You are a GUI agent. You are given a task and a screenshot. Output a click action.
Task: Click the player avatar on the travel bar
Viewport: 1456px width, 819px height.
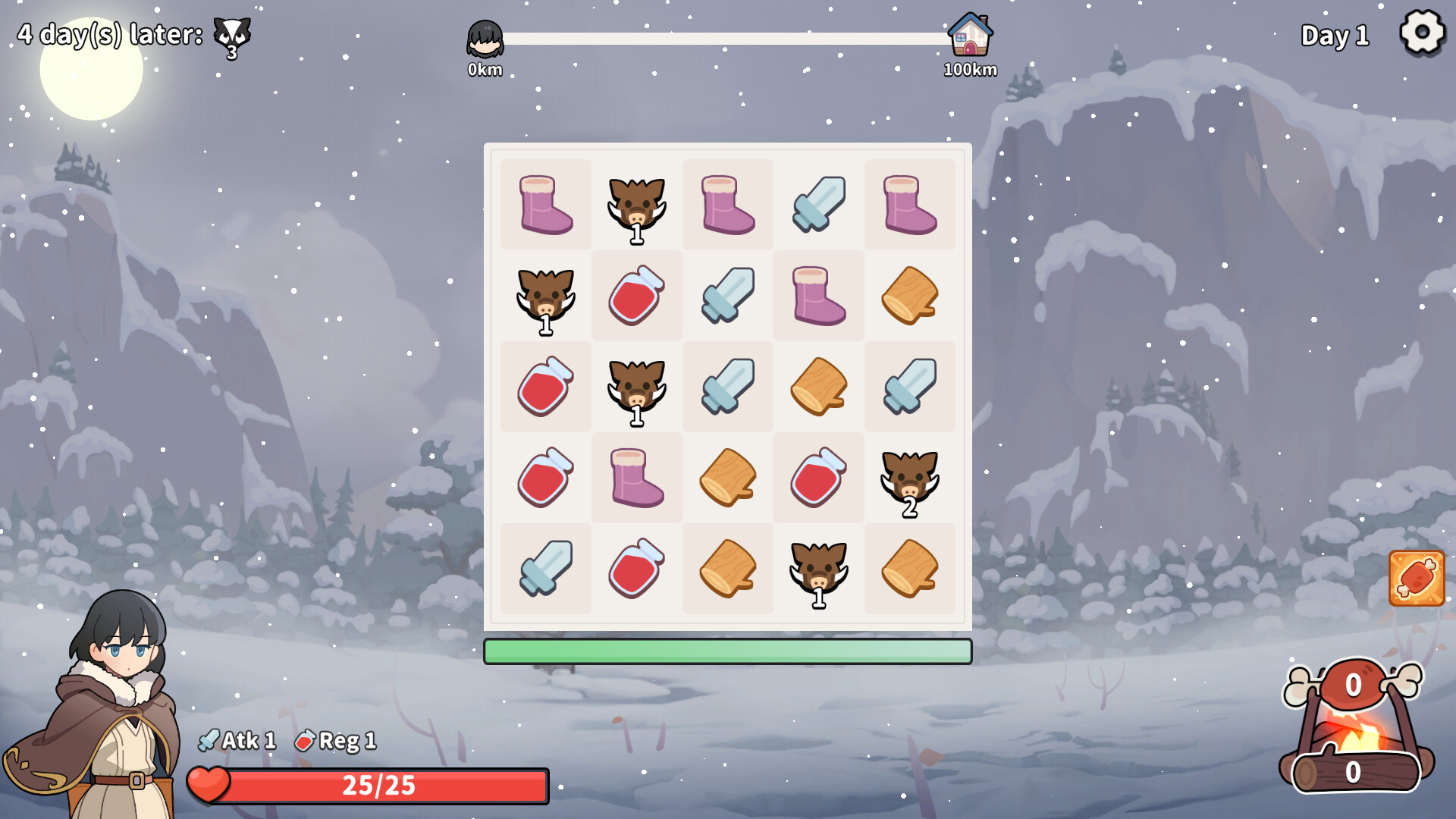point(485,36)
